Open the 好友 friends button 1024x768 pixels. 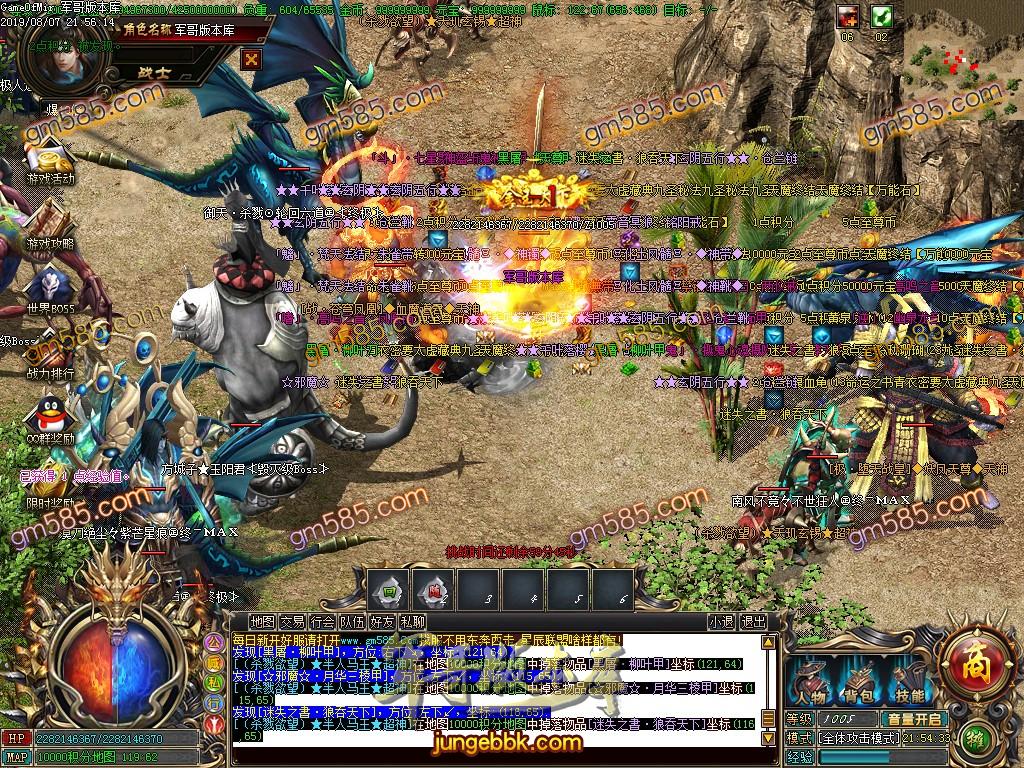382,622
